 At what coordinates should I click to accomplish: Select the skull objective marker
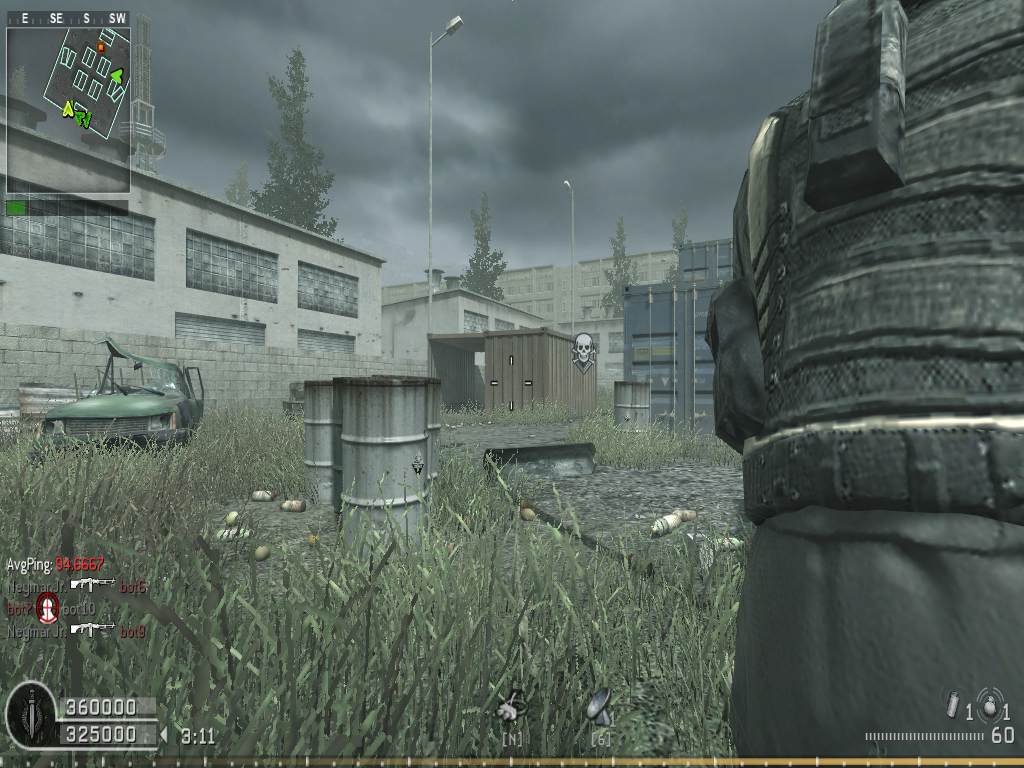point(583,352)
